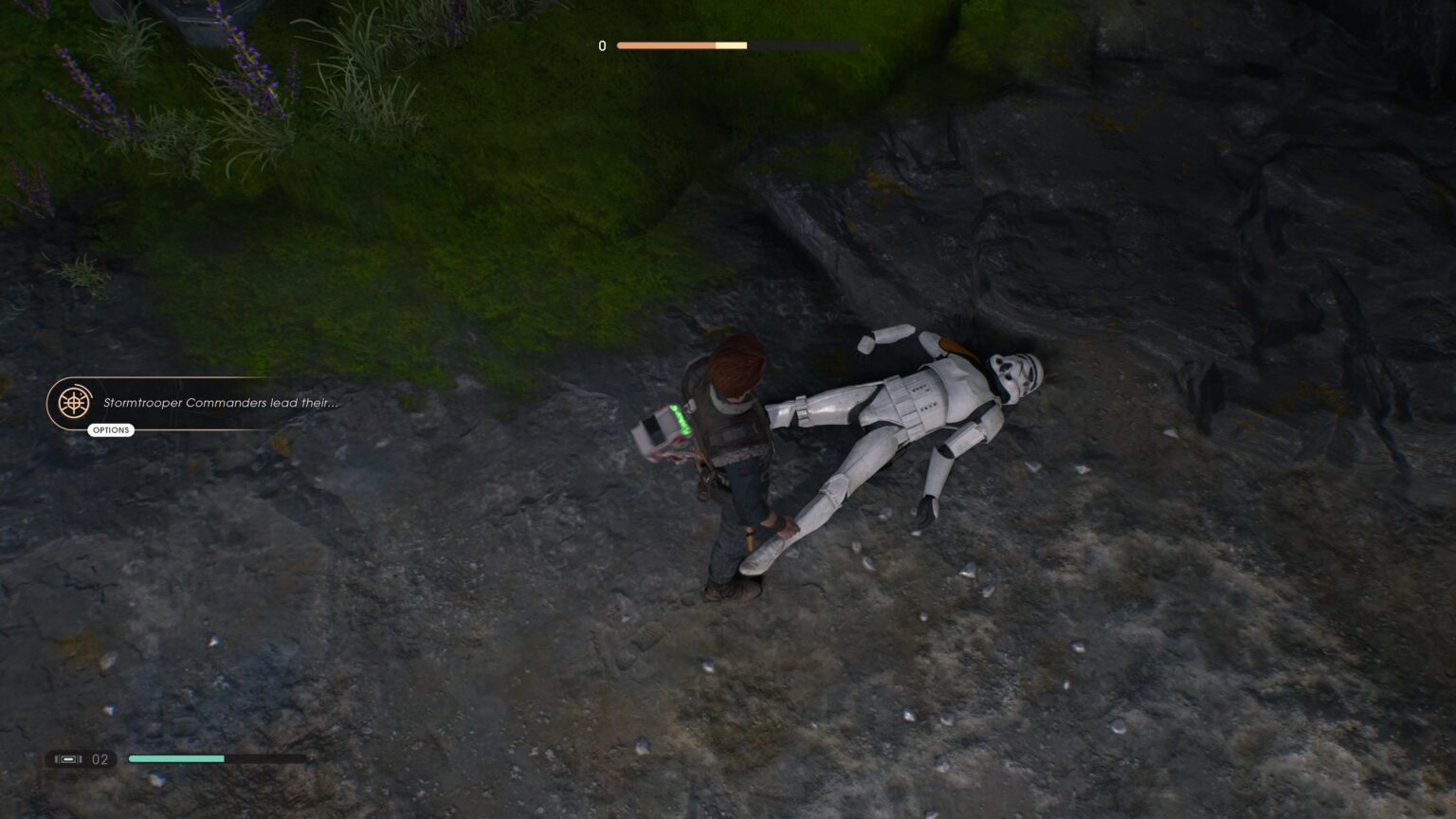
Task: Click the Stormtrooper Commanders notification text
Action: [x=223, y=402]
